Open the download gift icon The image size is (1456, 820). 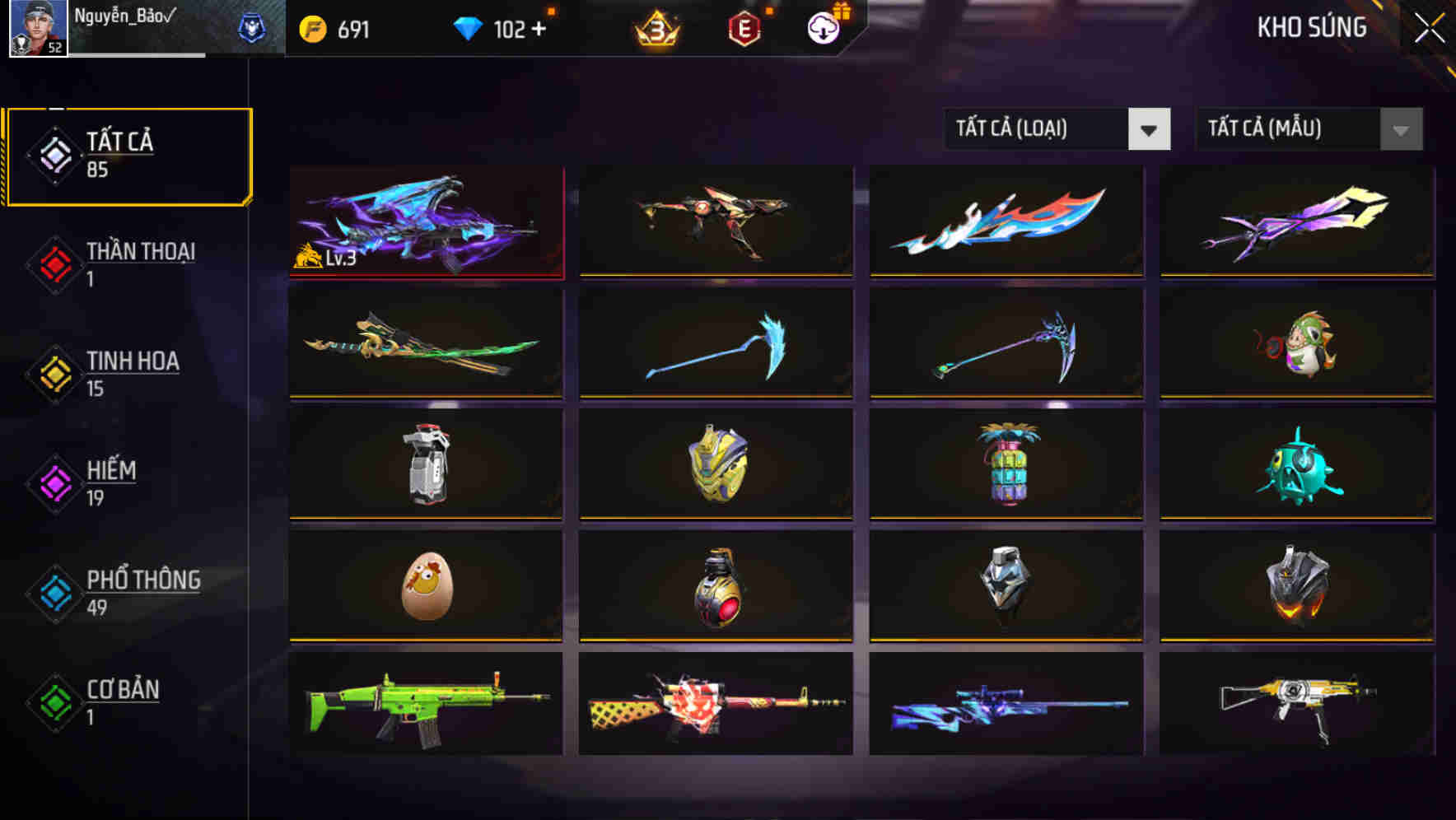tap(823, 28)
